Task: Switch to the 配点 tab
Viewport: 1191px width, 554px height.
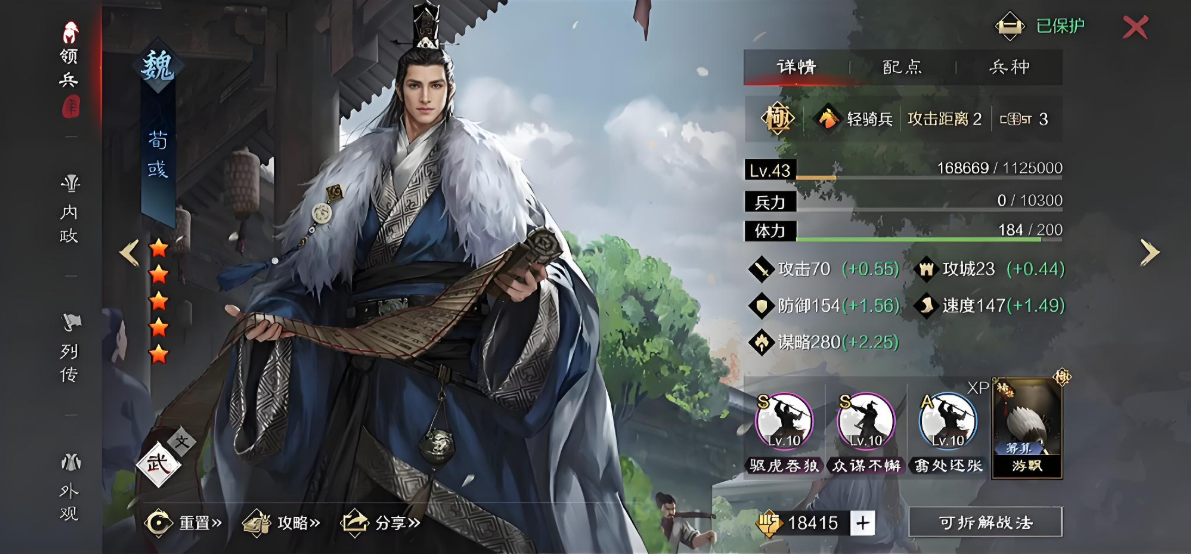Action: click(x=902, y=67)
